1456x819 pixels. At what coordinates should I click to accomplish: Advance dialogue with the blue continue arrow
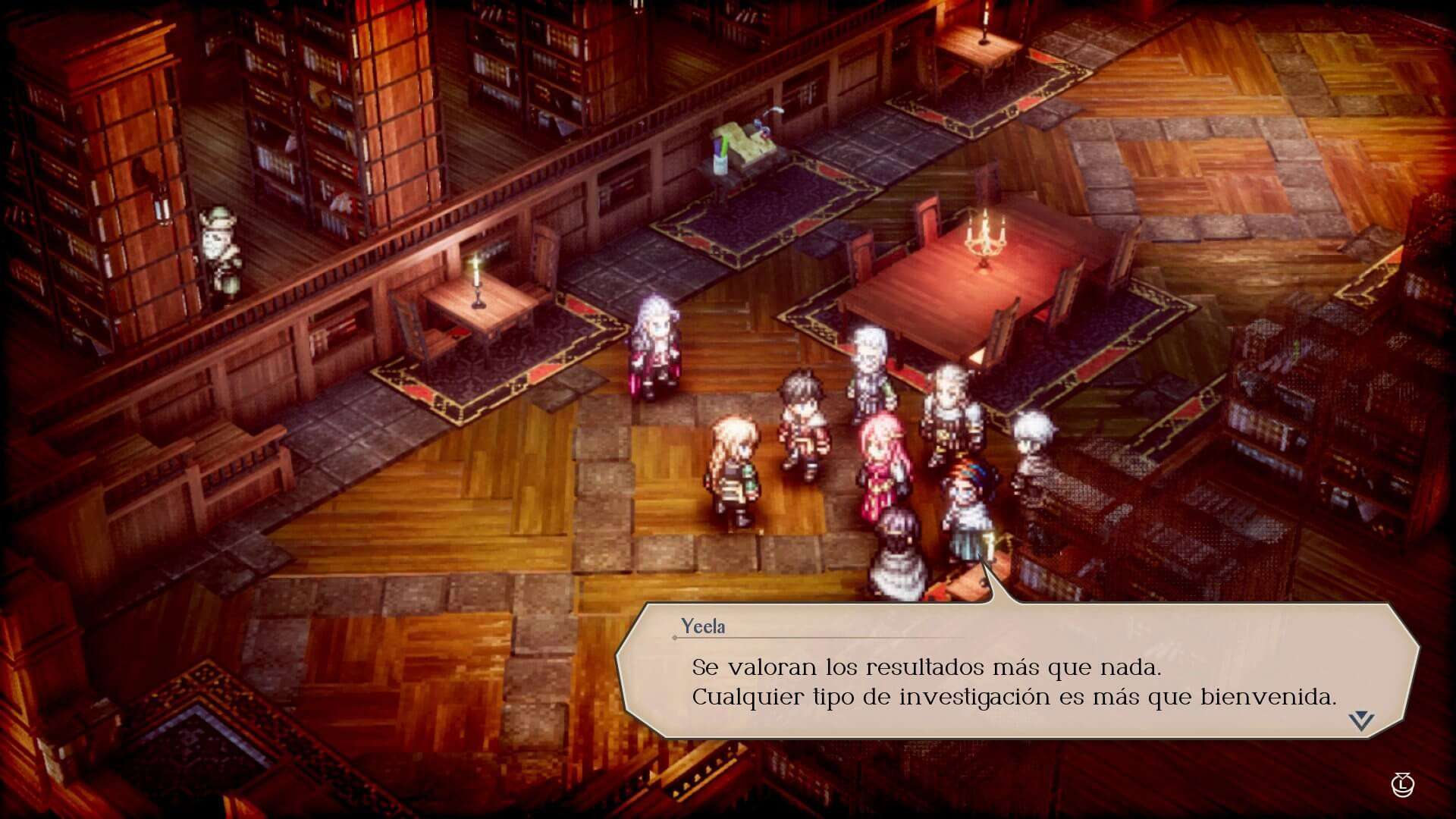pyautogui.click(x=1361, y=720)
